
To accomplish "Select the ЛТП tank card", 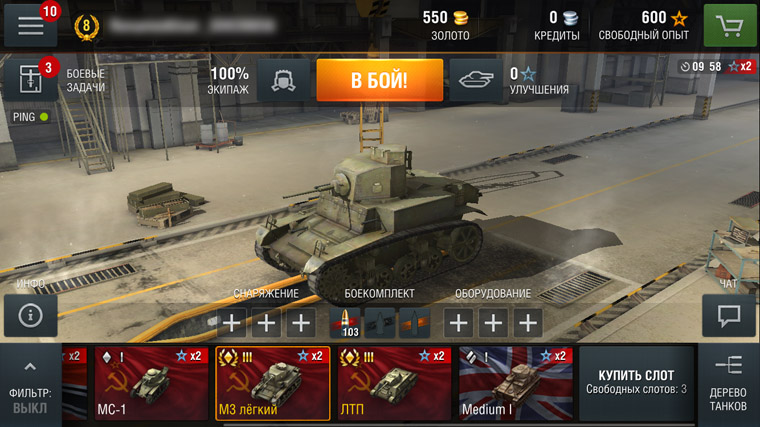I will [x=393, y=384].
